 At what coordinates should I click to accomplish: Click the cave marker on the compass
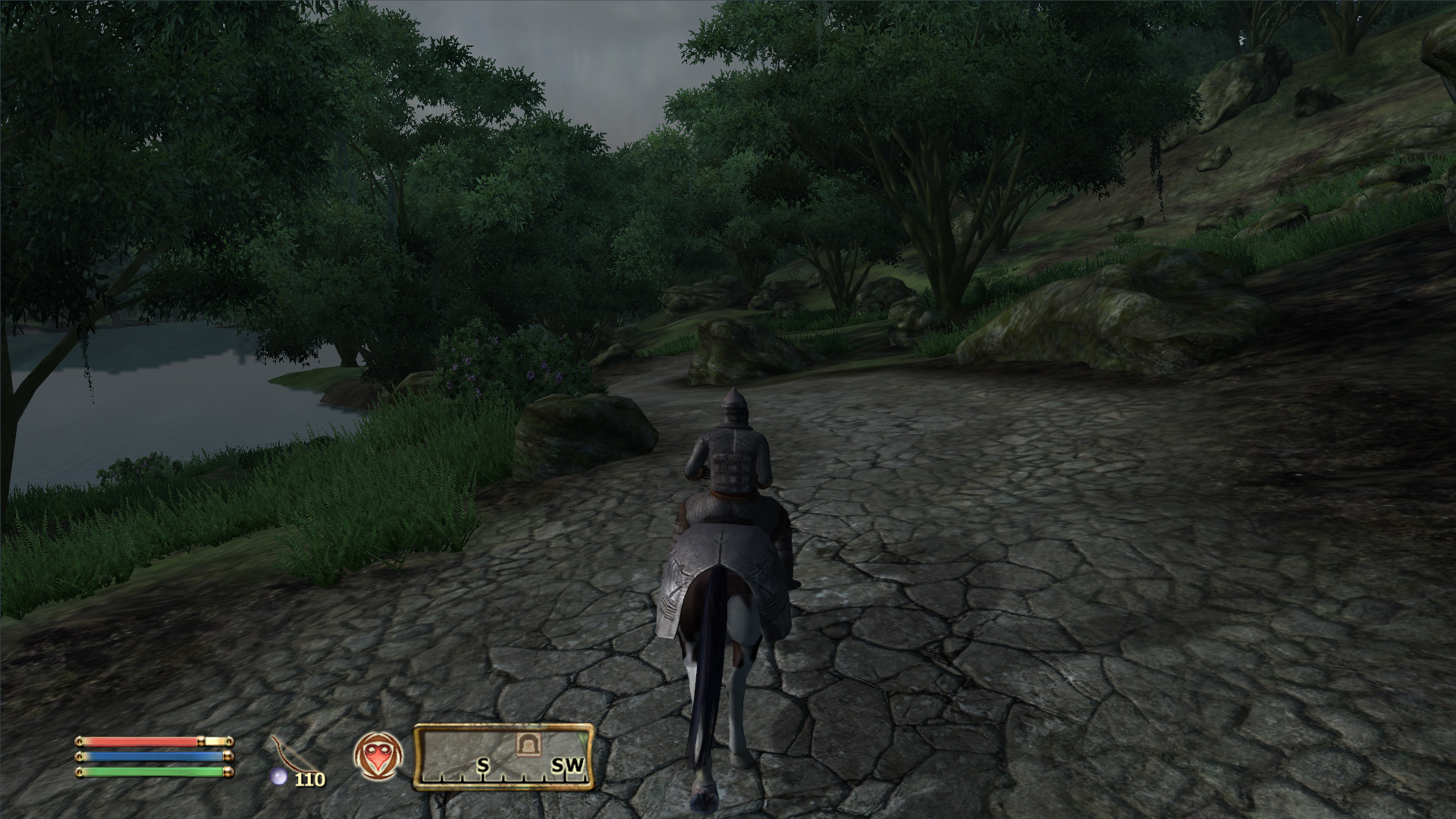(x=525, y=745)
